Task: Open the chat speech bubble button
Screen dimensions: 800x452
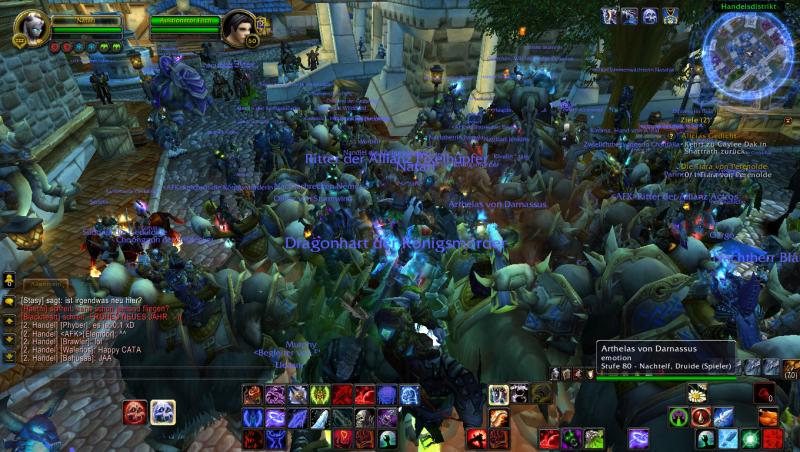Action: pyautogui.click(x=9, y=301)
